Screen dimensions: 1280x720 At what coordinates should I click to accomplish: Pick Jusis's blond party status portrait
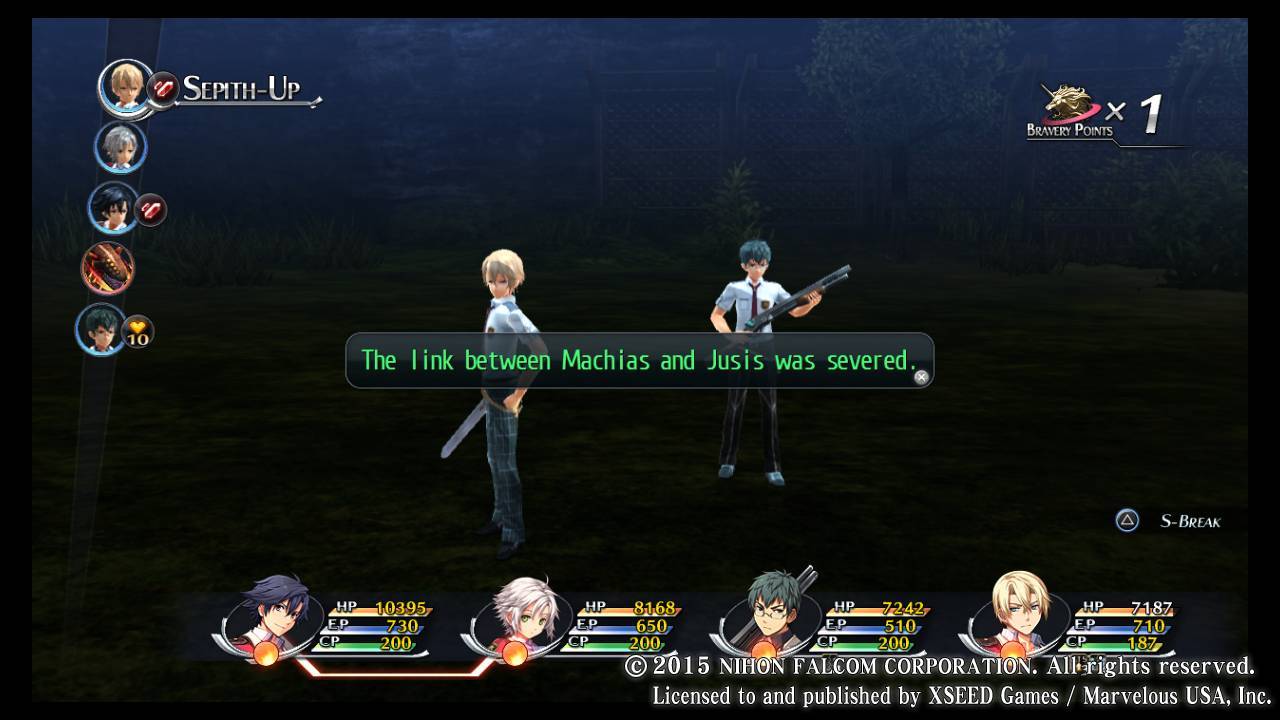(x=1015, y=616)
